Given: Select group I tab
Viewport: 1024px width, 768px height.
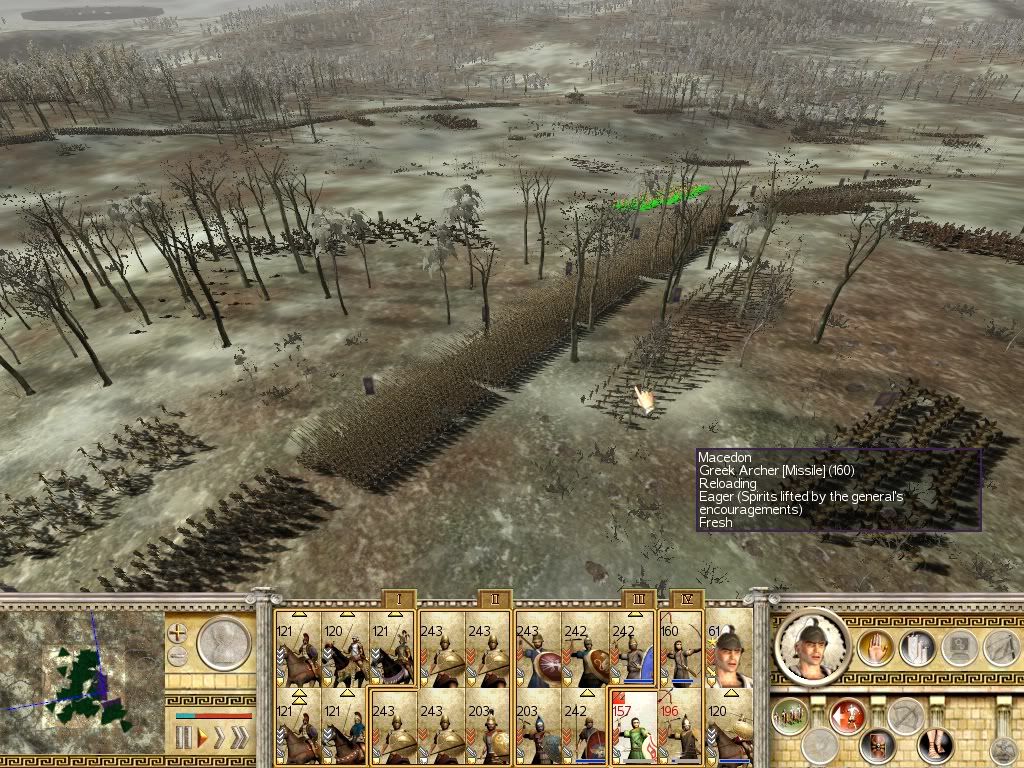Looking at the screenshot, I should pyautogui.click(x=397, y=599).
